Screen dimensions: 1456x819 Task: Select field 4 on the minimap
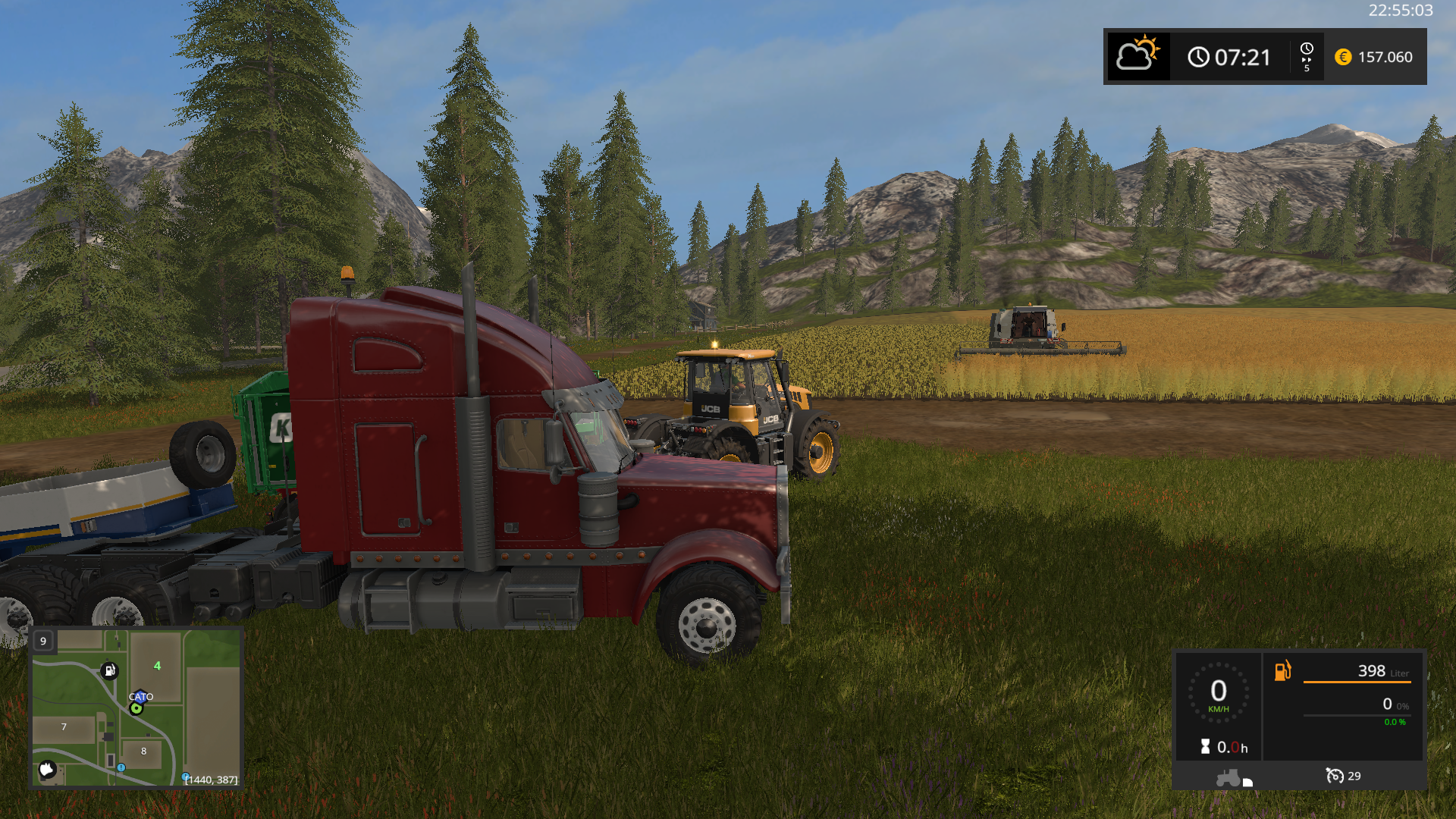(157, 666)
